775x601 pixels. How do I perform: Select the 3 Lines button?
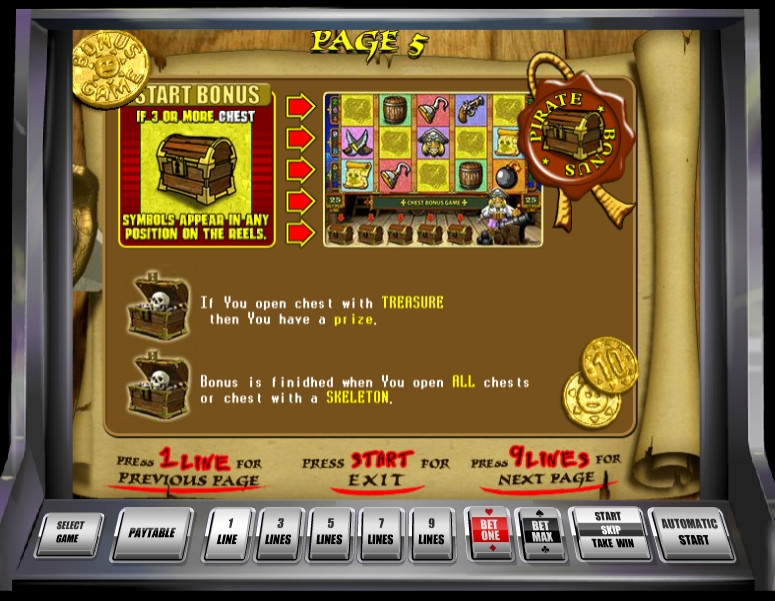point(278,533)
